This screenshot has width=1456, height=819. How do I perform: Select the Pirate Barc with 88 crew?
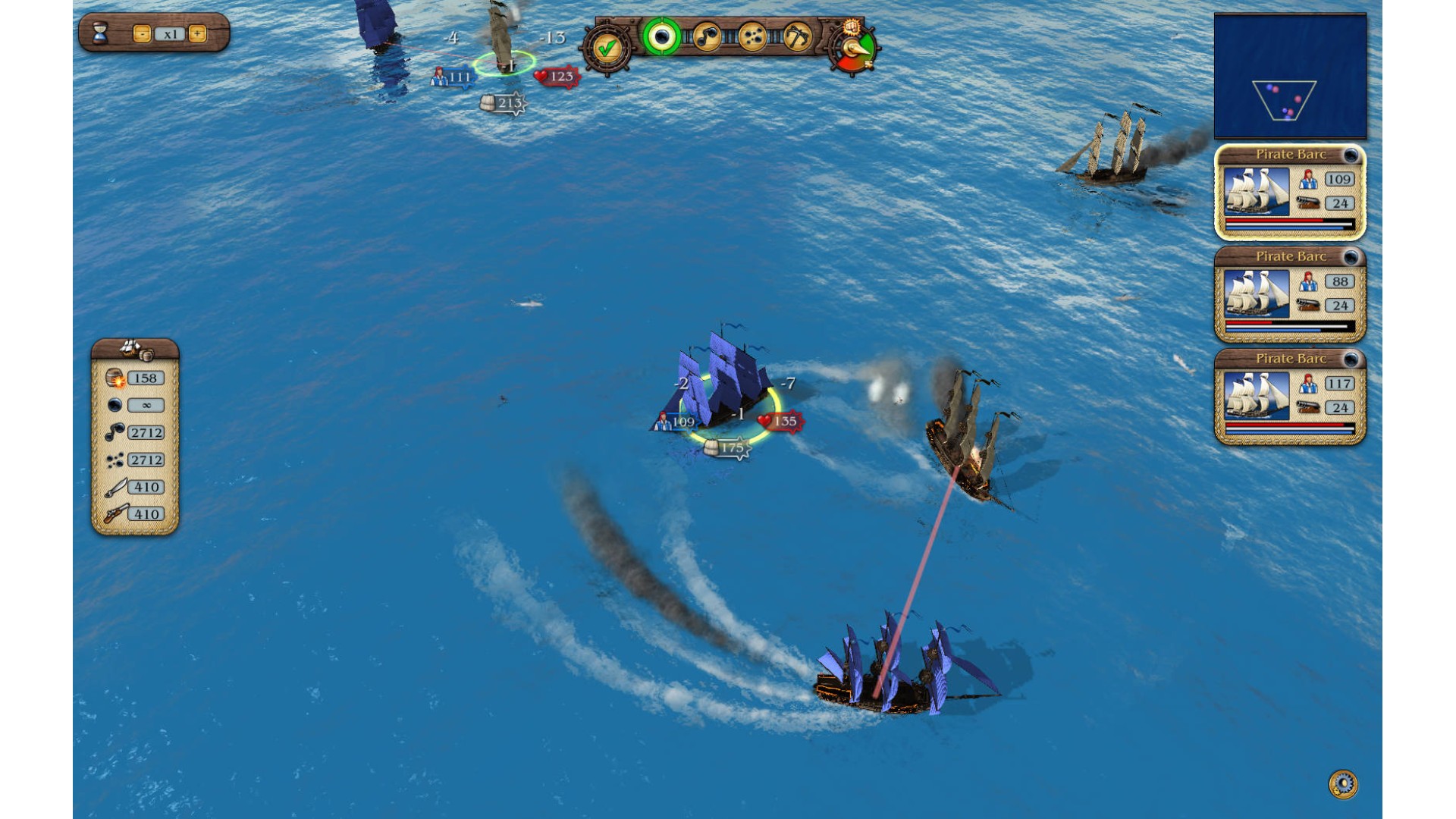pos(1290,294)
